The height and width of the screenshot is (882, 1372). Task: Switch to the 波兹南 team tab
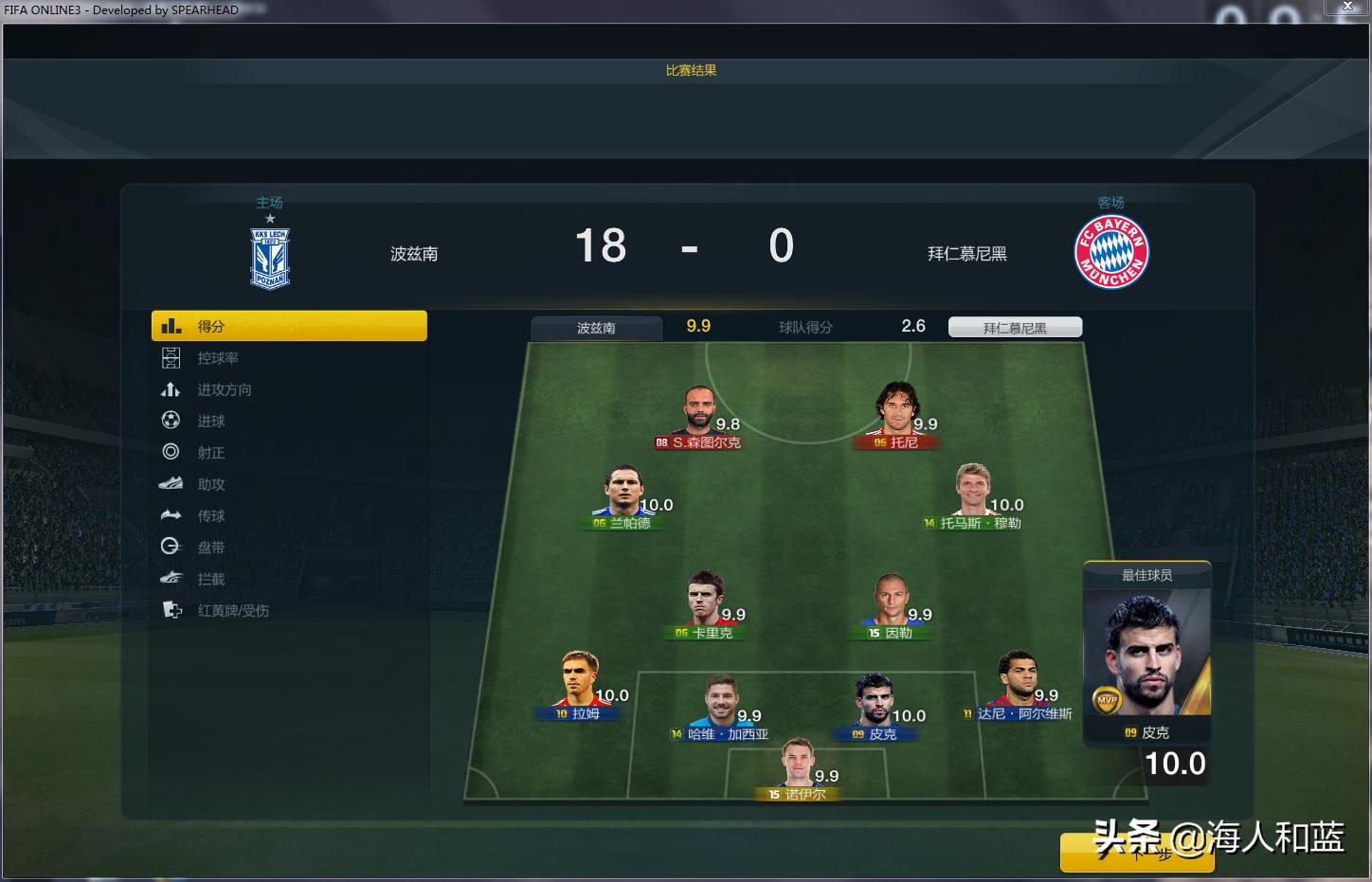[596, 327]
